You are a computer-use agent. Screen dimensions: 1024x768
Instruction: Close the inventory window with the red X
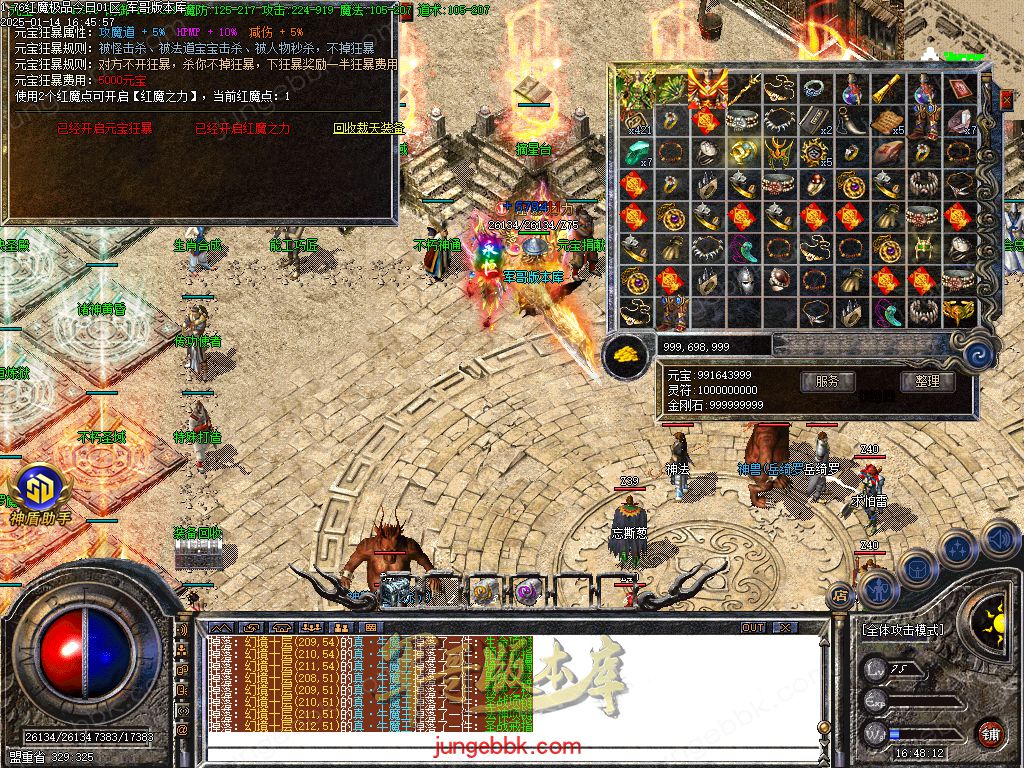[1005, 99]
